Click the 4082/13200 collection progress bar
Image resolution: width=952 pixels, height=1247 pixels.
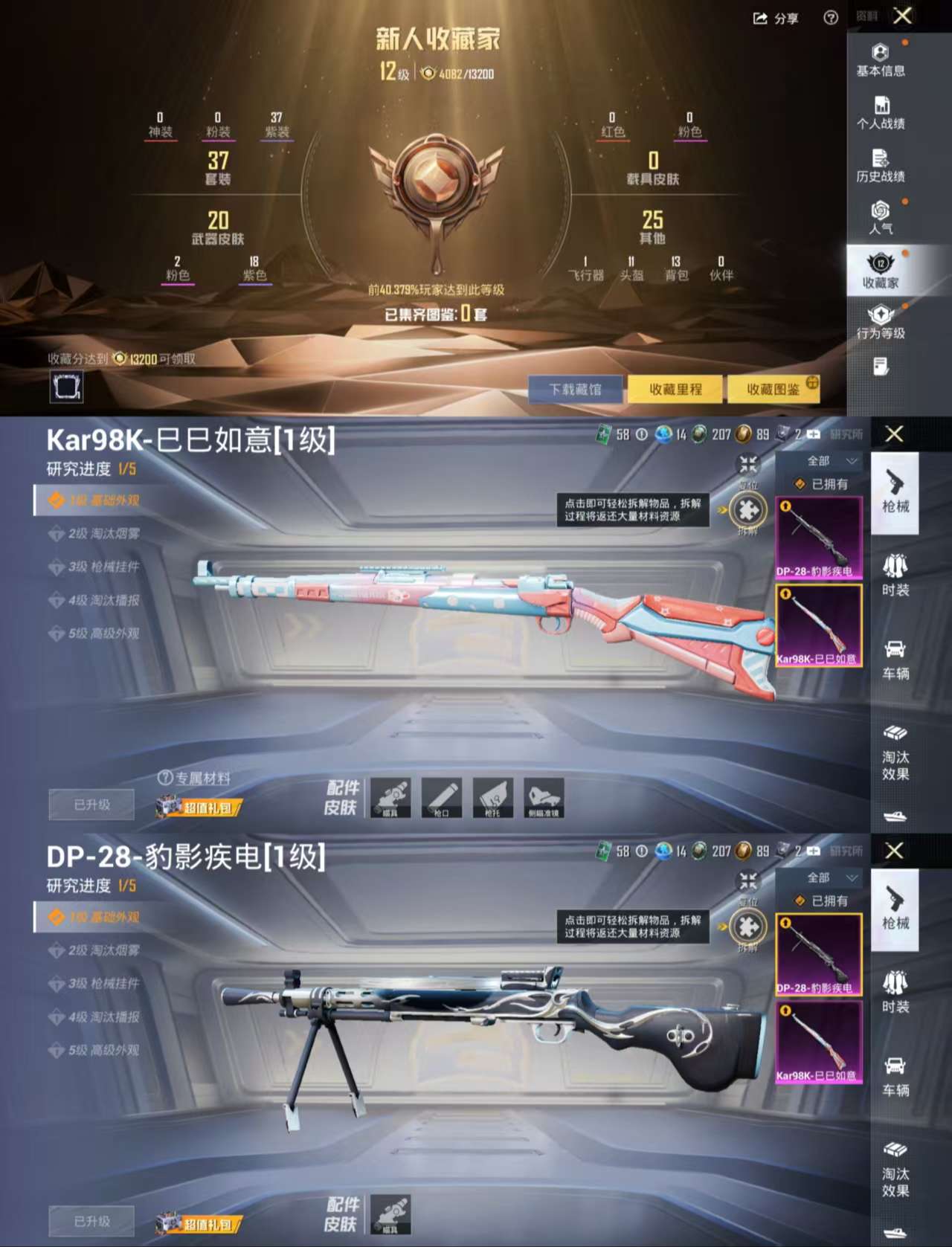(465, 72)
